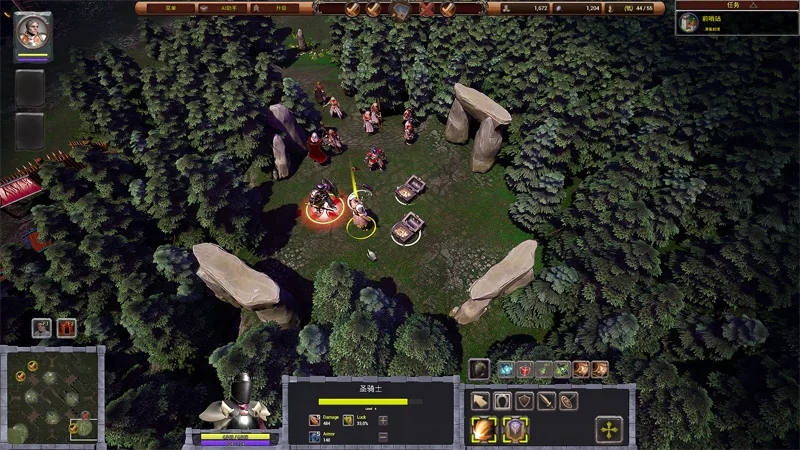The height and width of the screenshot is (450, 800).
Task: Select the red gate building button
Action: (67, 327)
